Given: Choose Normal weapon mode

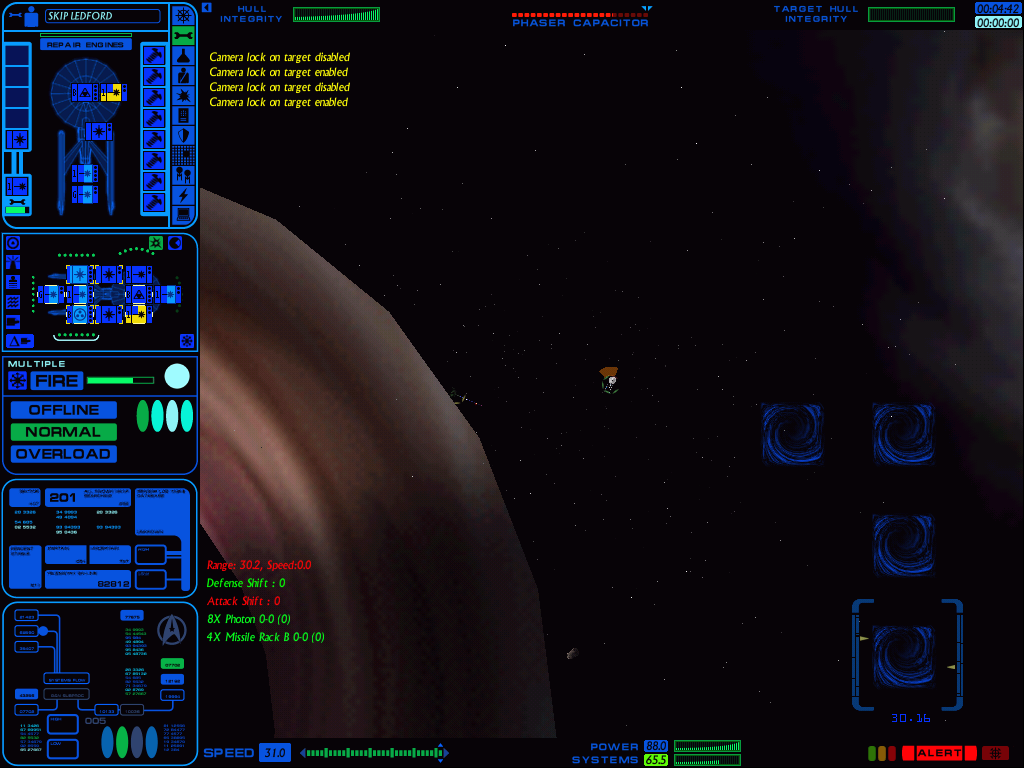Looking at the screenshot, I should pyautogui.click(x=64, y=432).
